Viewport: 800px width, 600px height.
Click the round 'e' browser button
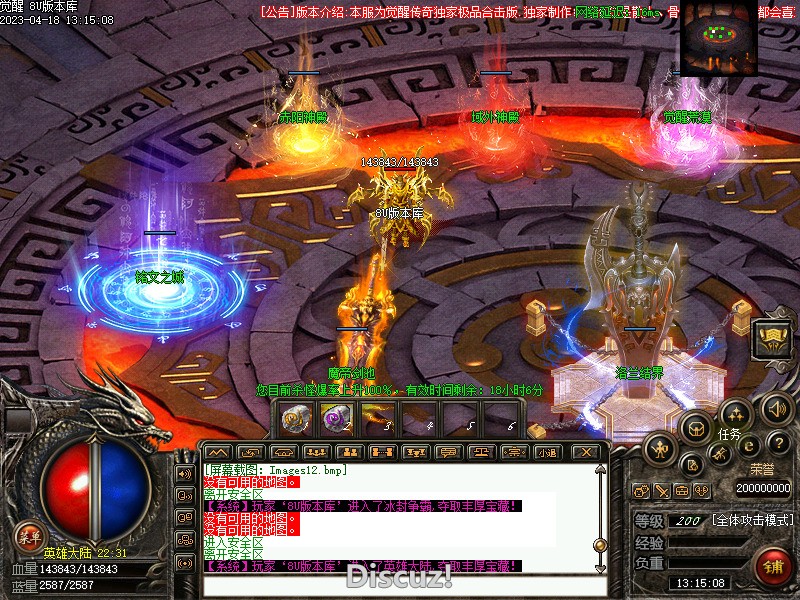(x=748, y=446)
